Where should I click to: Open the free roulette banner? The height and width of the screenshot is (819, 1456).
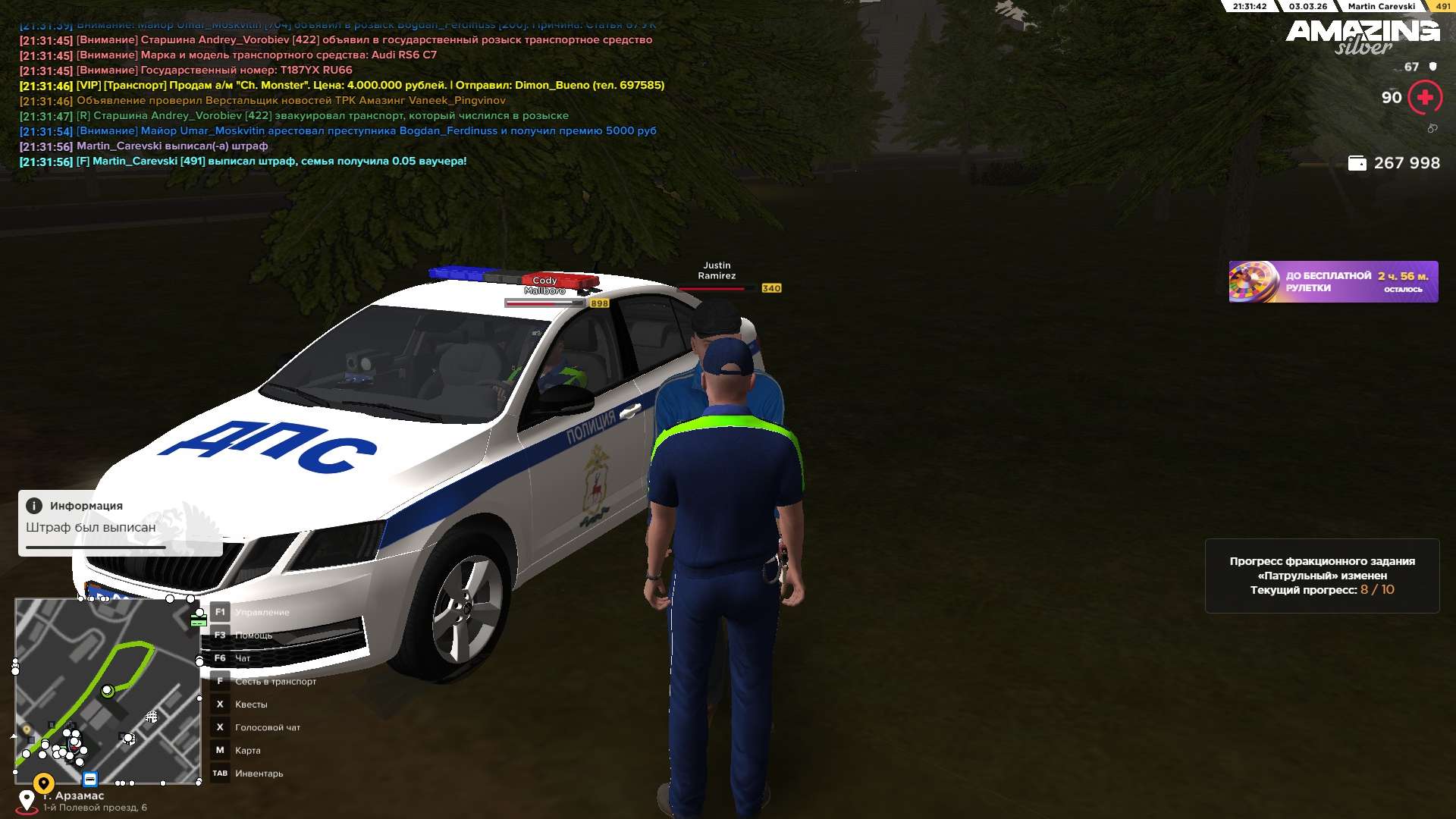point(1332,282)
